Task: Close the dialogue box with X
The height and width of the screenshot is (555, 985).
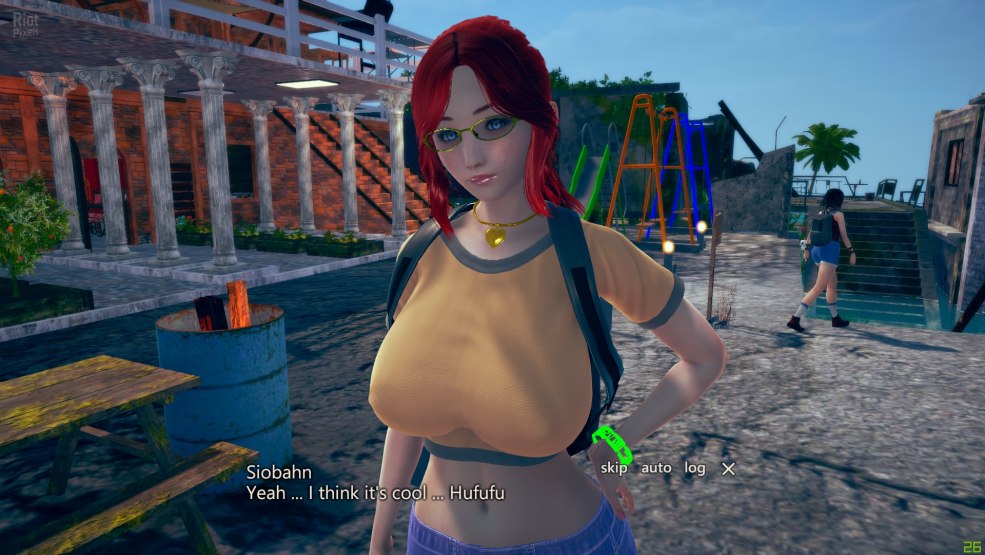Action: point(728,468)
